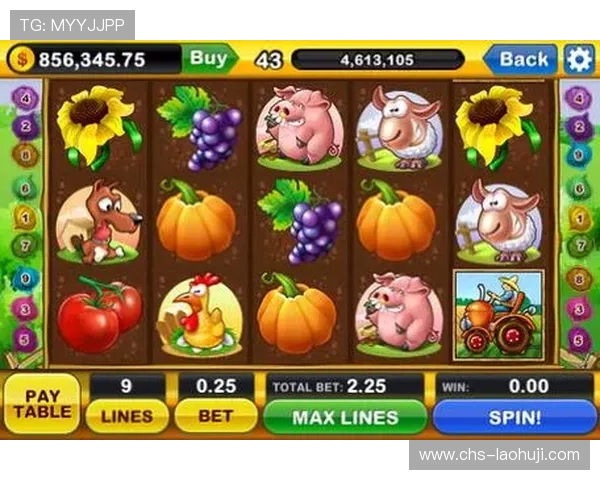Change the wager with the BET button
This screenshot has width=600, height=480.
coord(215,416)
